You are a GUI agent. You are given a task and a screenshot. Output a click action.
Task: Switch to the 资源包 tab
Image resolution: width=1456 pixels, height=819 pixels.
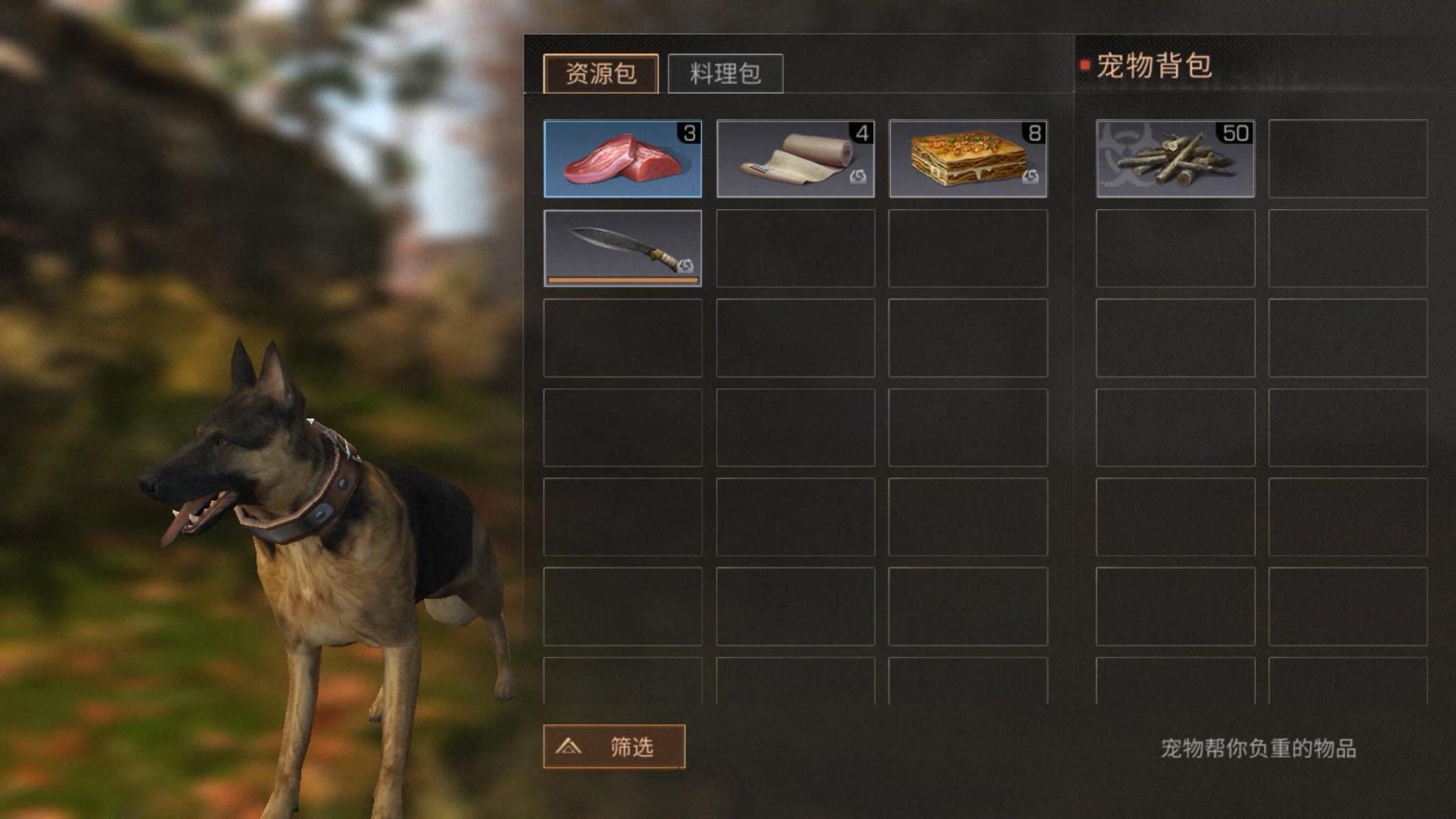[x=600, y=73]
